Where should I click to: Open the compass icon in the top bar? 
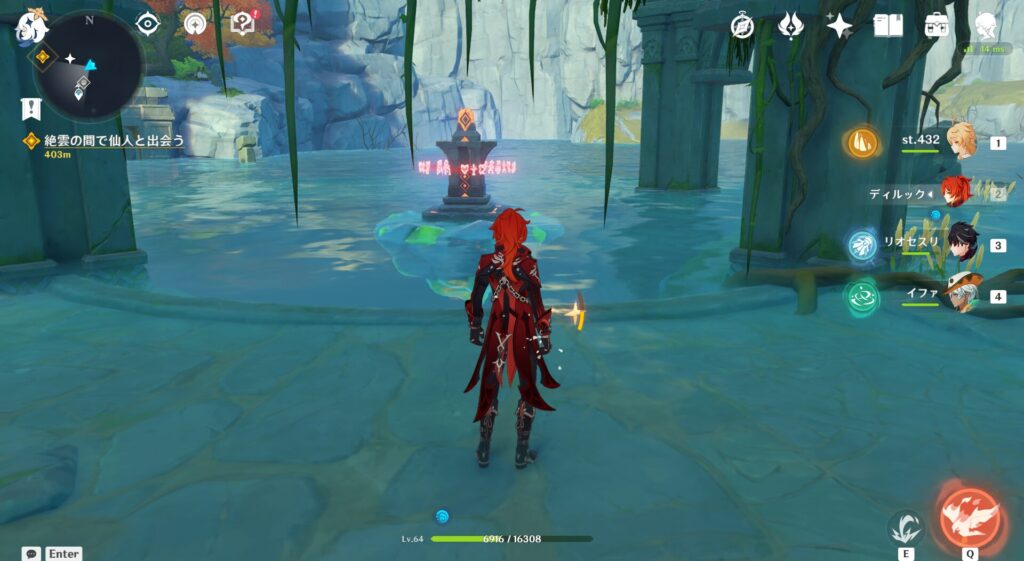[742, 26]
